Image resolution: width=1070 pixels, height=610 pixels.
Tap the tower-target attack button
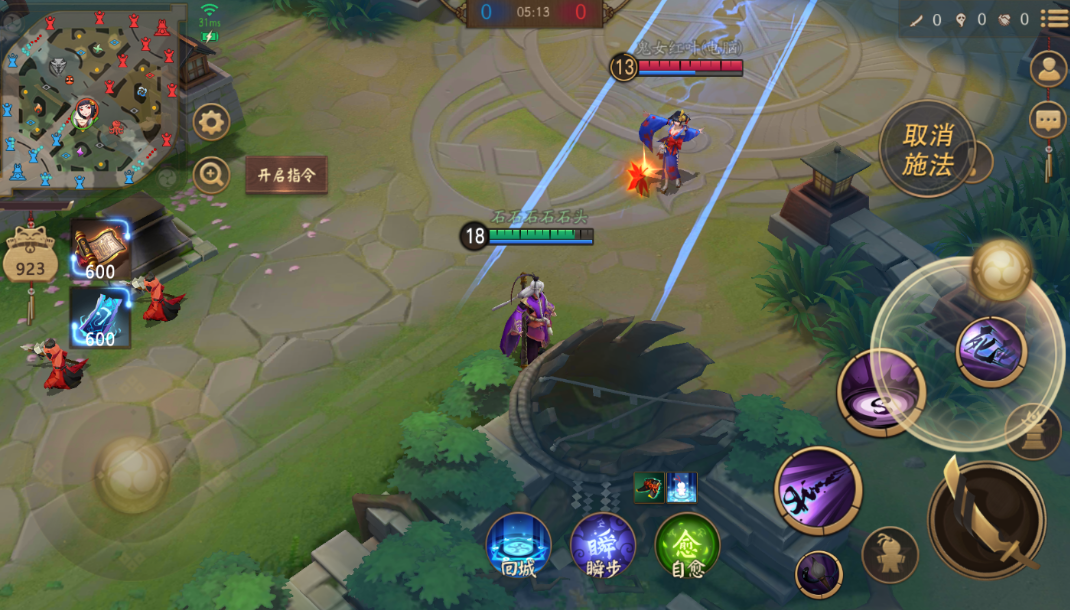click(1033, 431)
